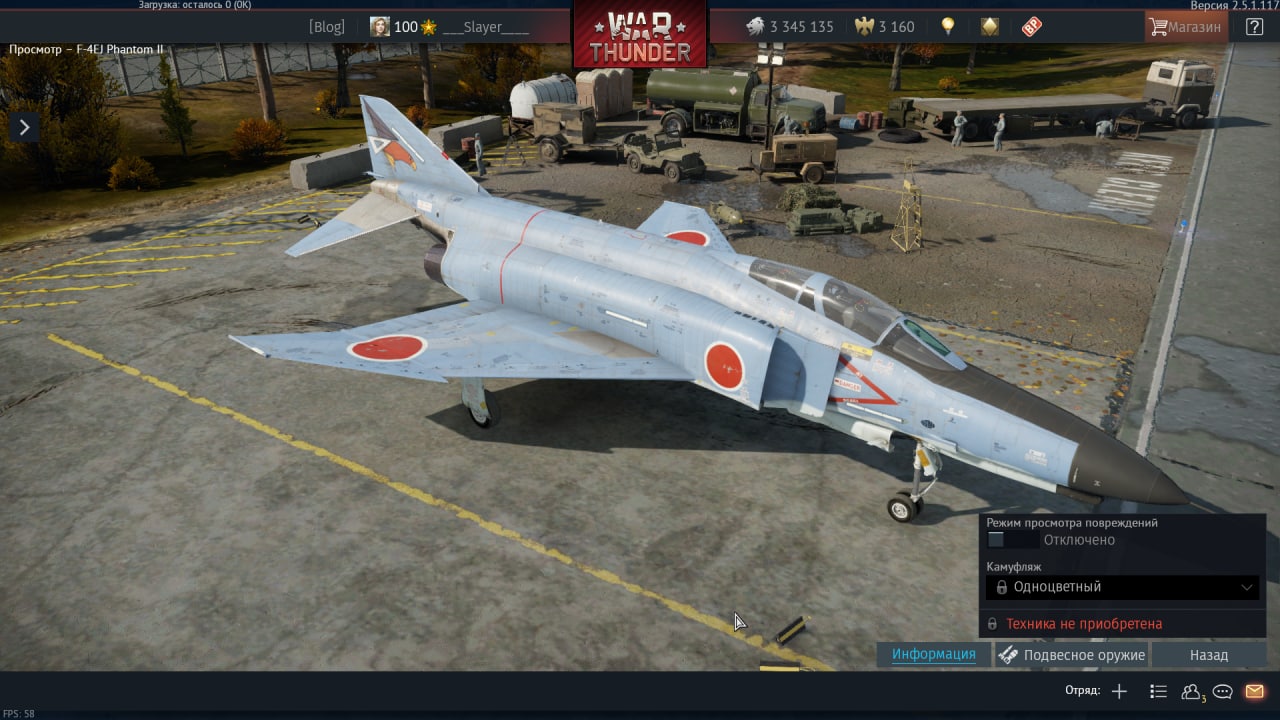1280x720 pixels.
Task: Open Подвесное оружие secondary weapons
Action: pos(1072,655)
